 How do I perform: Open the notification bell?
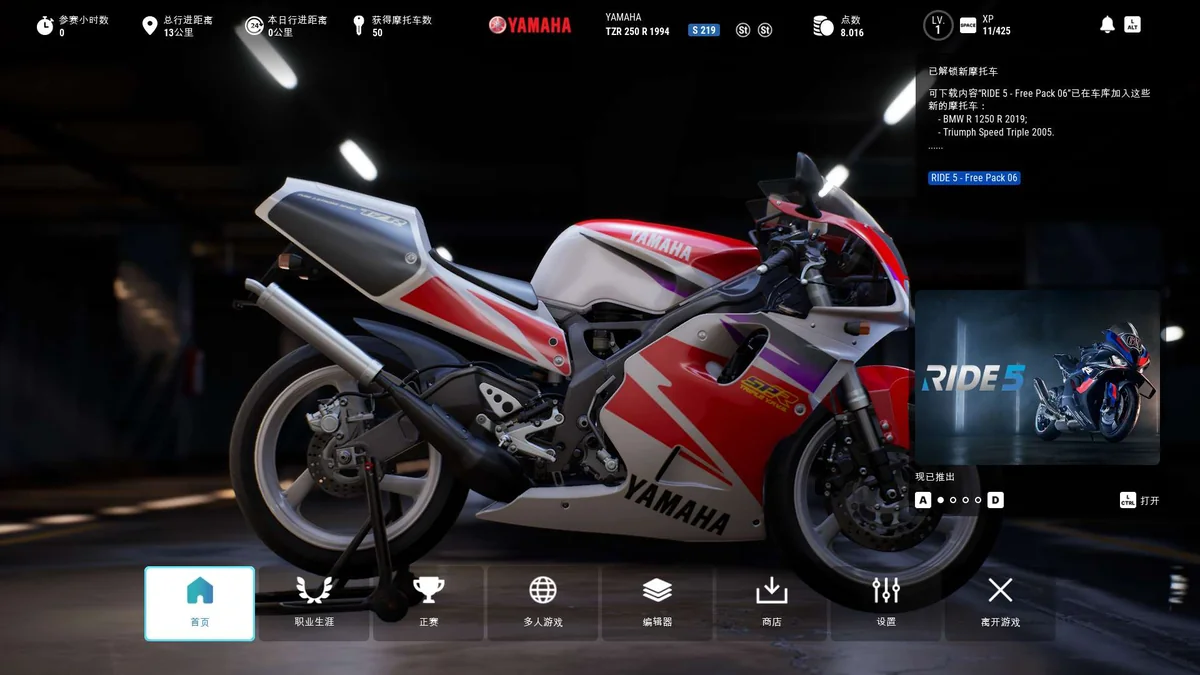click(x=1107, y=25)
